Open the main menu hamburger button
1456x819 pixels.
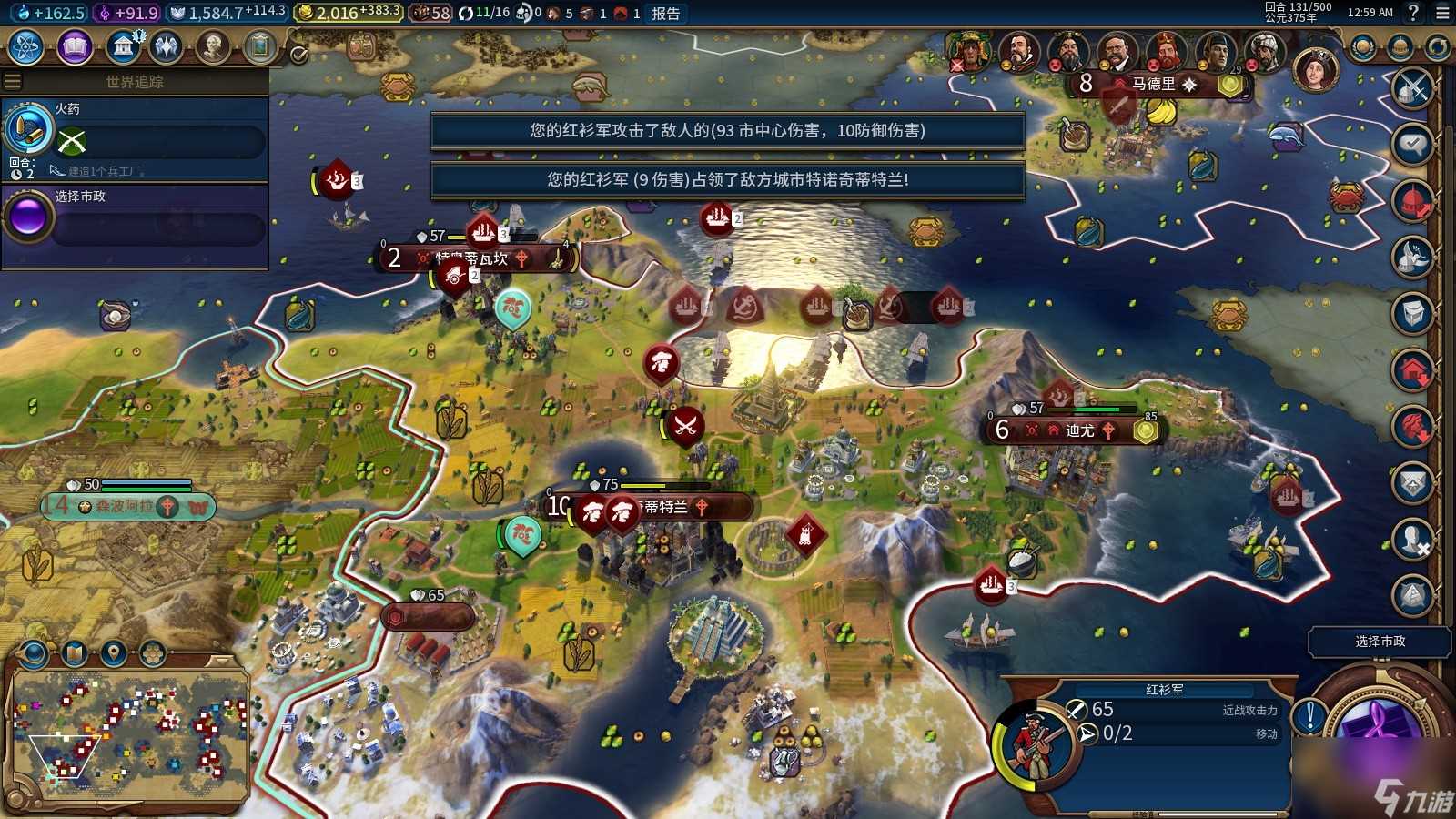[x=1442, y=13]
